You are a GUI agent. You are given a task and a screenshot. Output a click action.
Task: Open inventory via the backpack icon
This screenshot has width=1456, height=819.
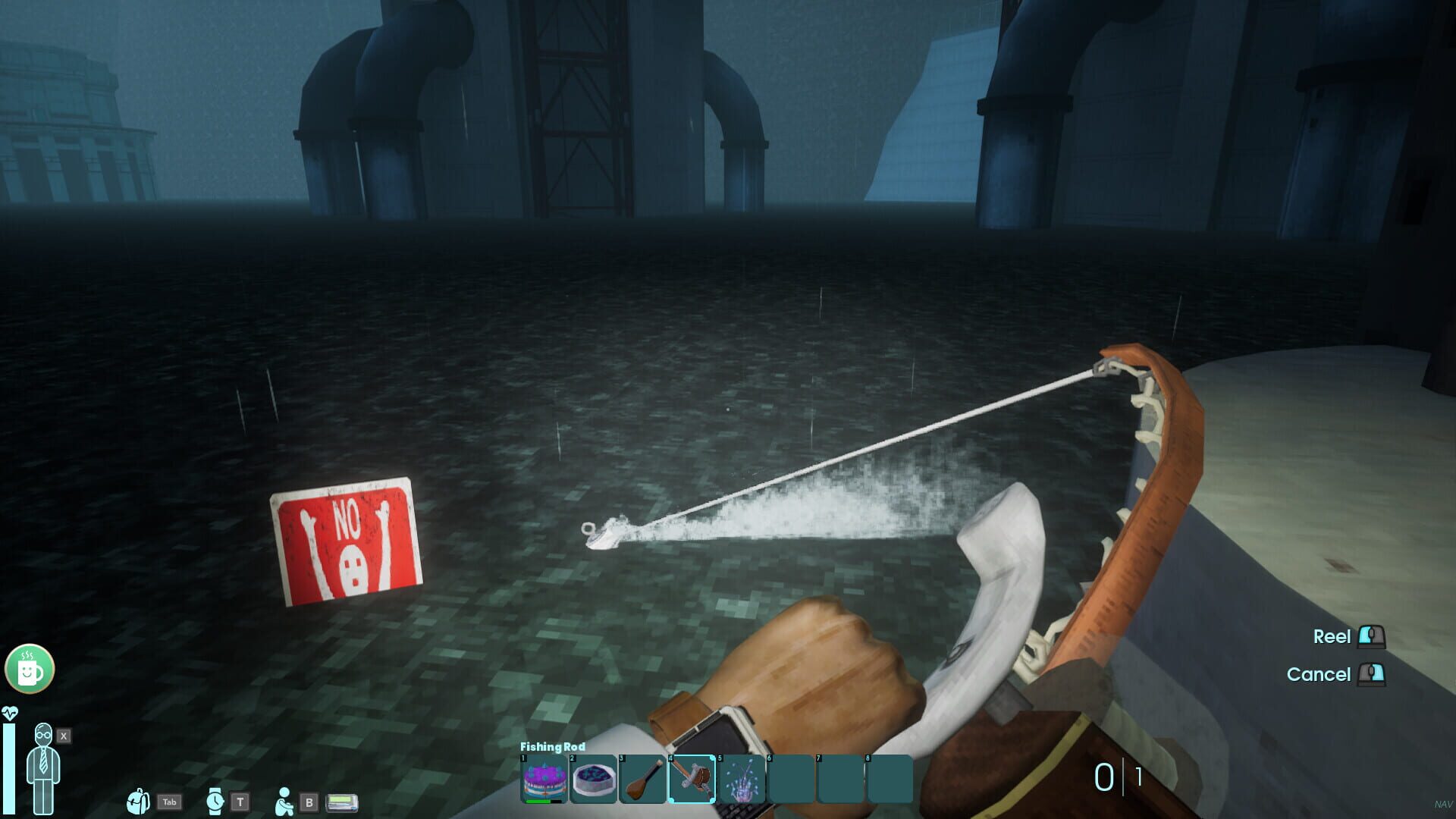[139, 802]
